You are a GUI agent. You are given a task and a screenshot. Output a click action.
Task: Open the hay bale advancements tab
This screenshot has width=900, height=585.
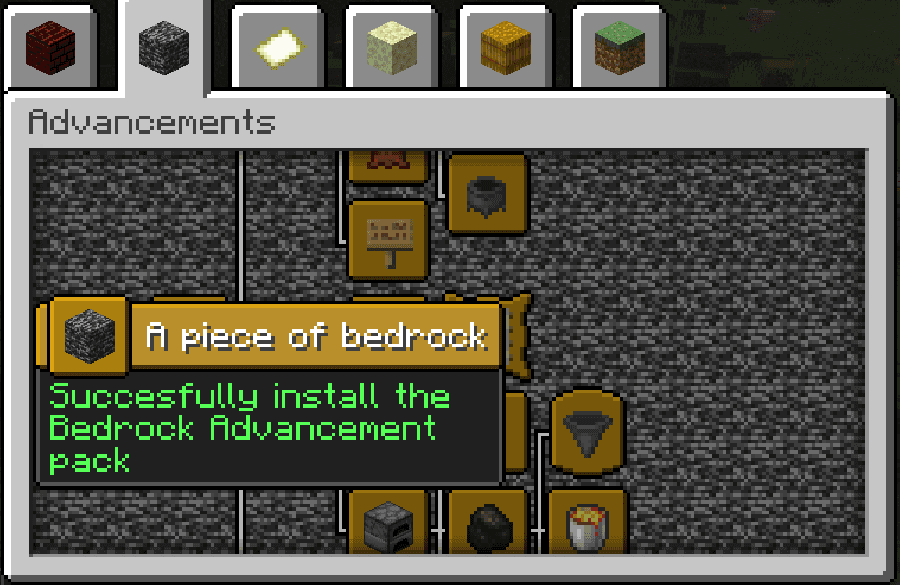[504, 47]
